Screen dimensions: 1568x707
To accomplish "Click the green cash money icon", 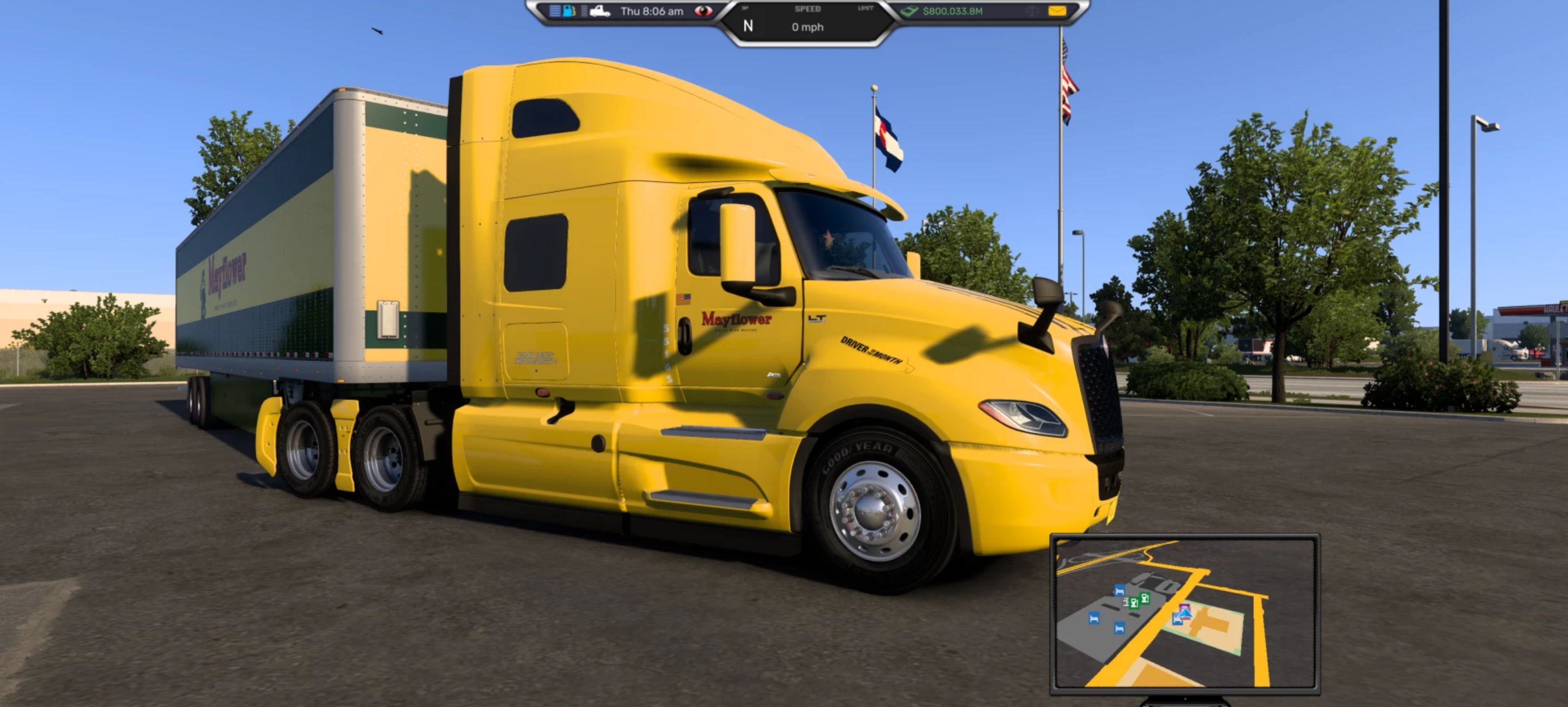I will click(x=910, y=11).
